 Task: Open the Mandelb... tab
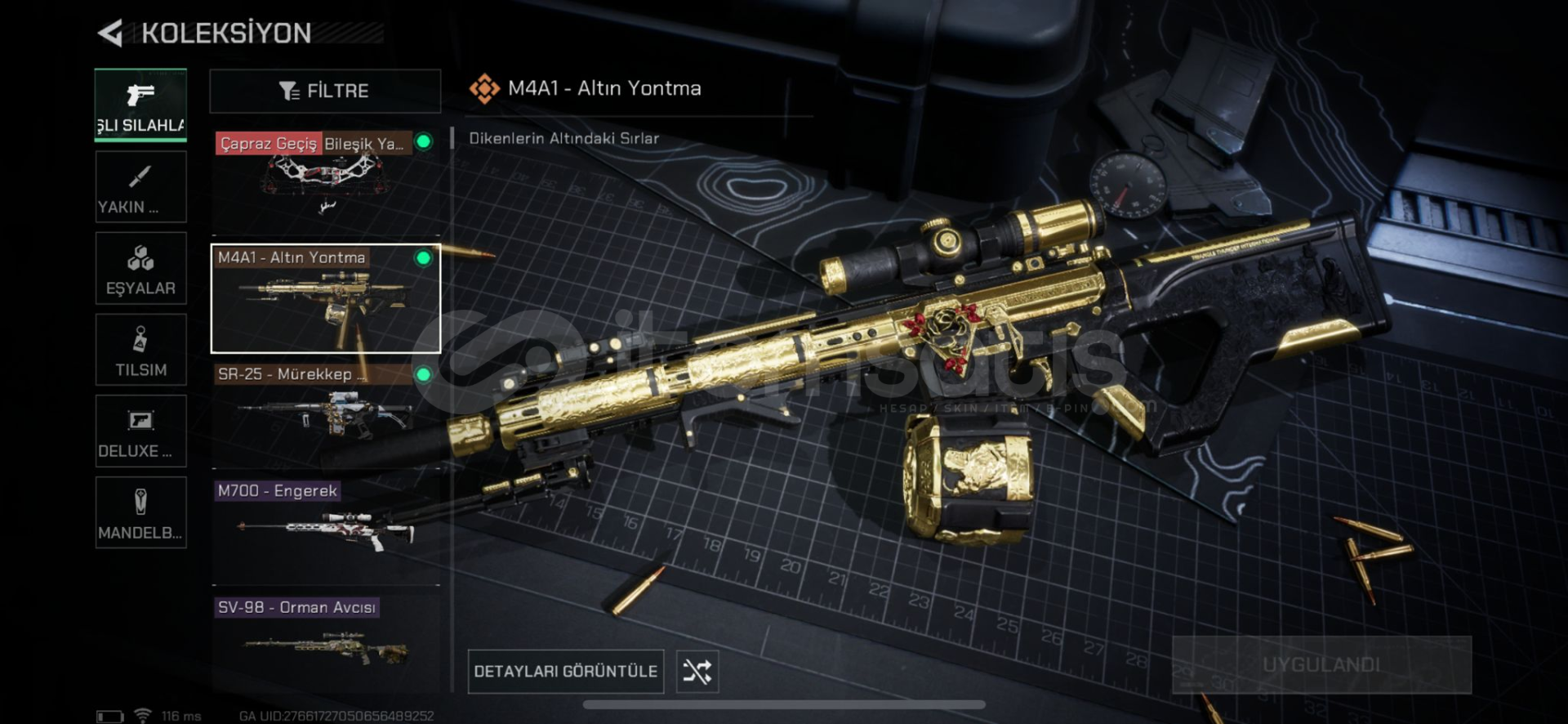click(140, 513)
